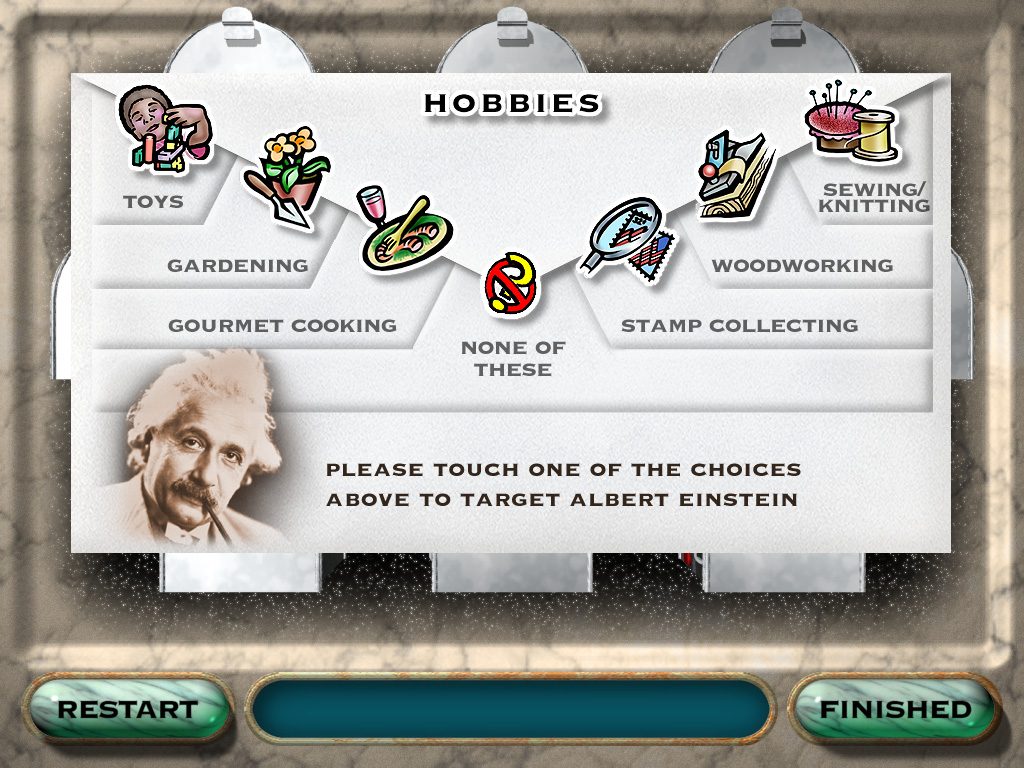
Task: Choose the Gourmet Cooking text label
Action: click(x=282, y=326)
